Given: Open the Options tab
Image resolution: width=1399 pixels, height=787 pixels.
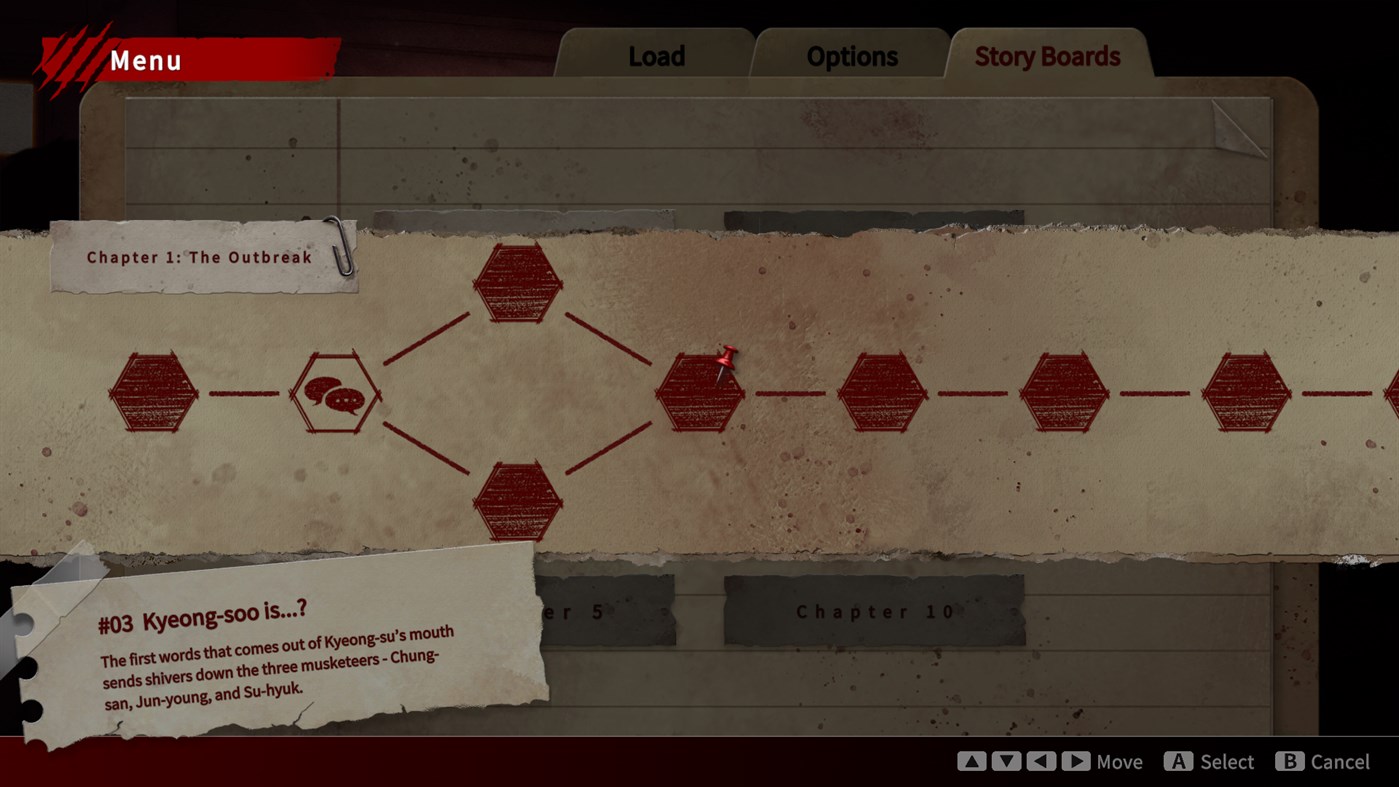Looking at the screenshot, I should (x=849, y=56).
